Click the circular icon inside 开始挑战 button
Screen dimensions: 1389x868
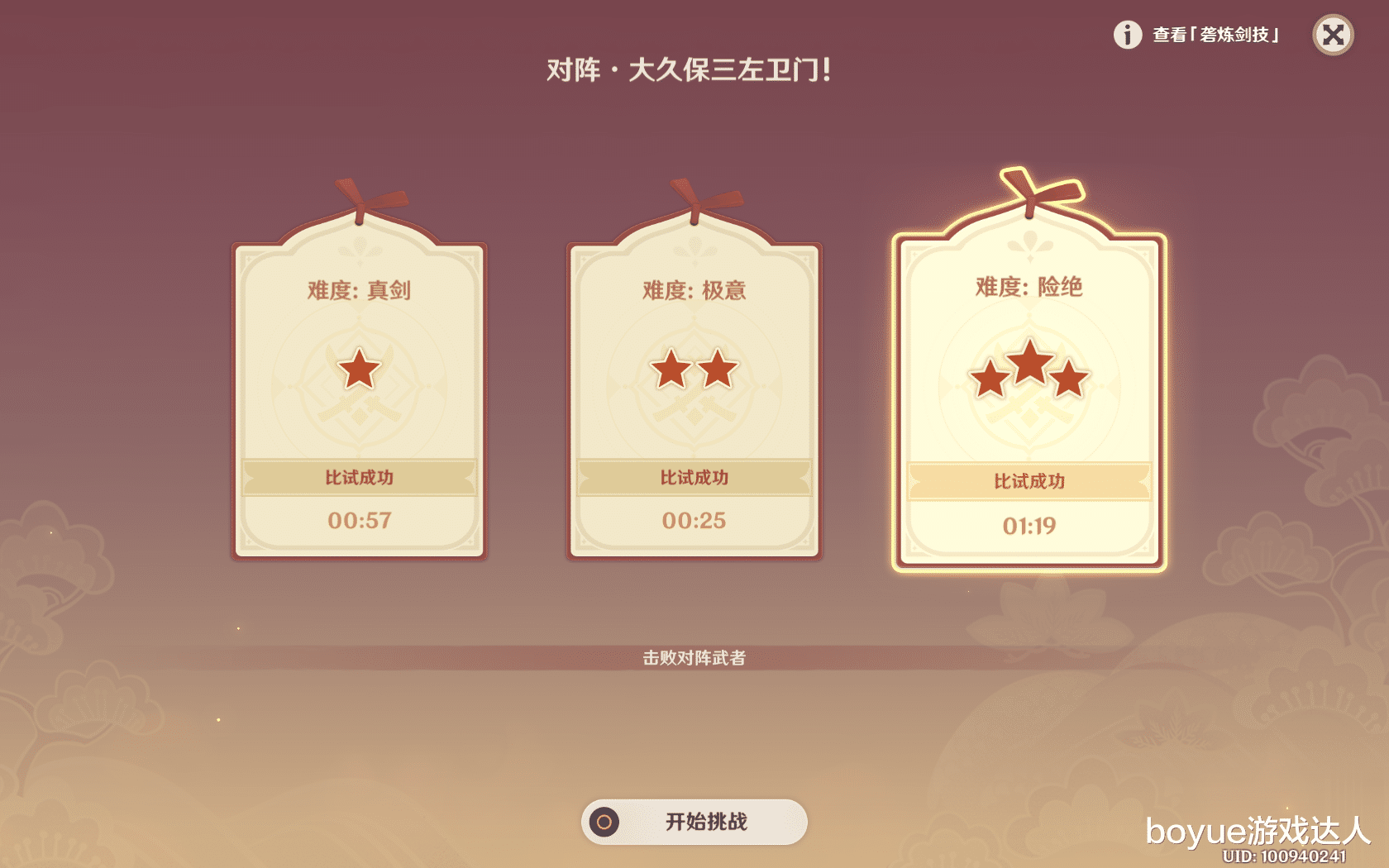604,823
